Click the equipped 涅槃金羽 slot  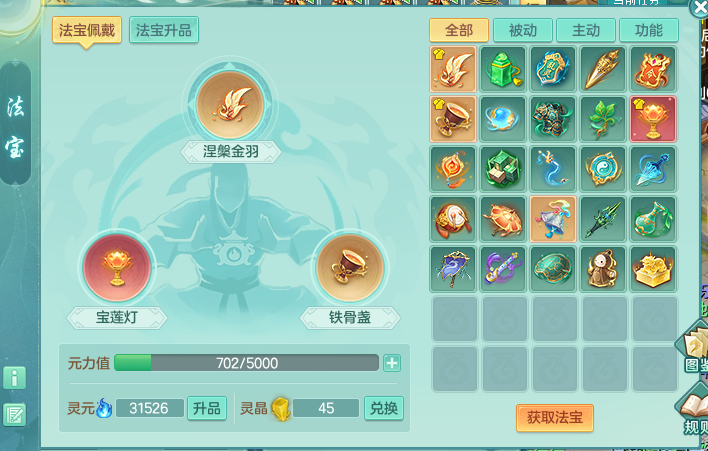point(228,104)
